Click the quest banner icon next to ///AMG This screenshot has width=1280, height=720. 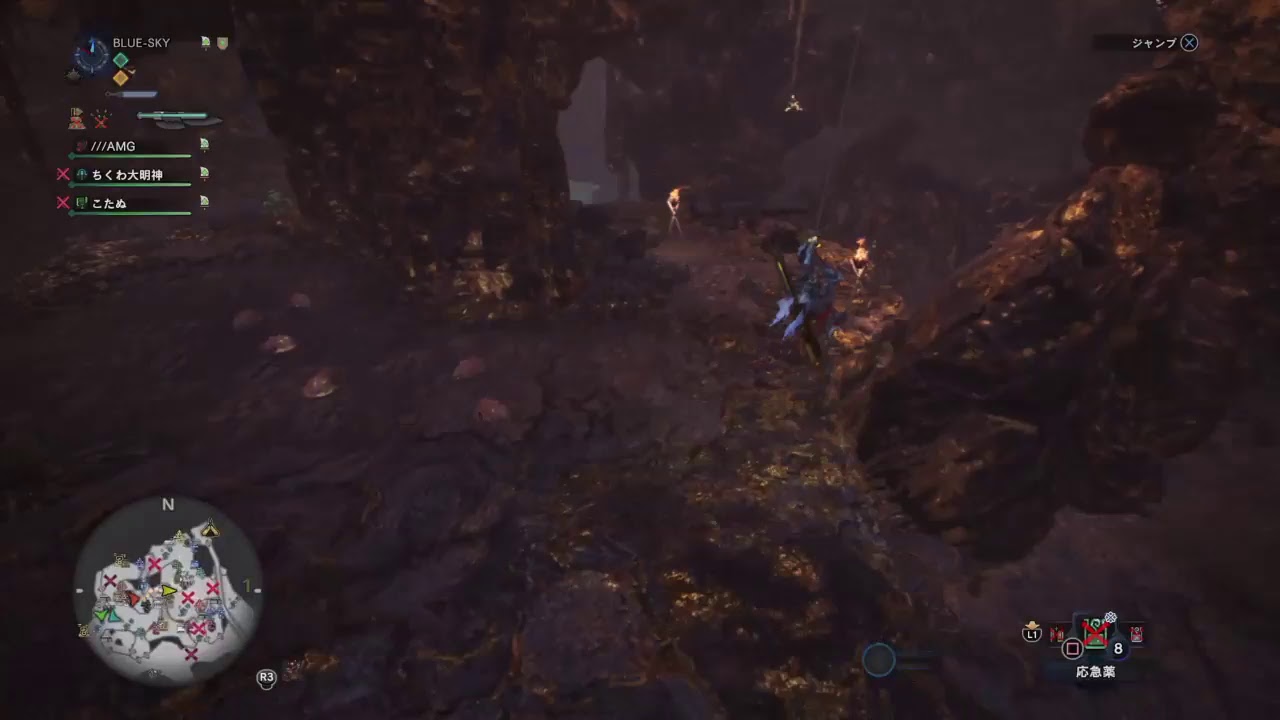(x=204, y=145)
